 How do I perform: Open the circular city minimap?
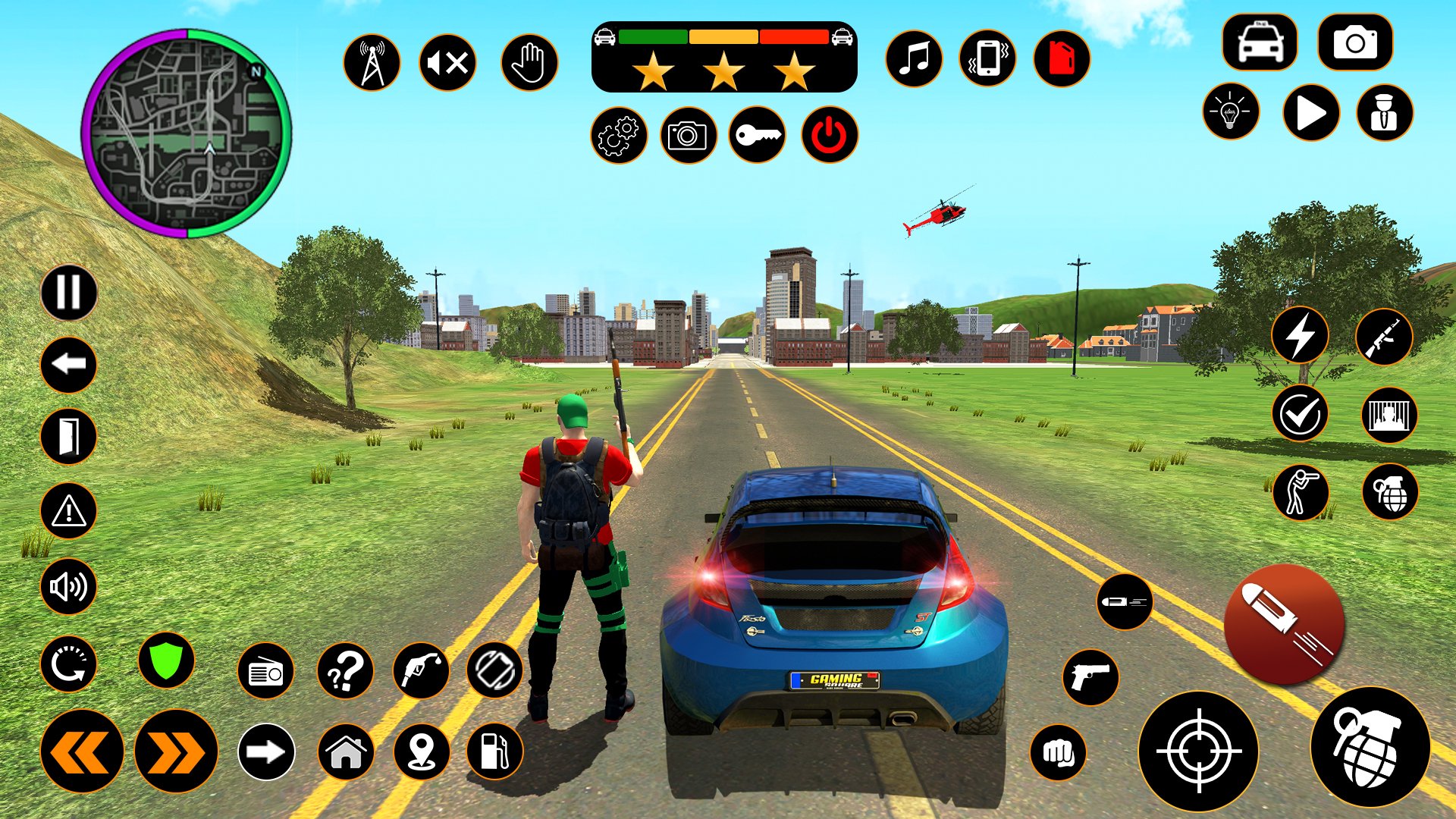click(187, 133)
